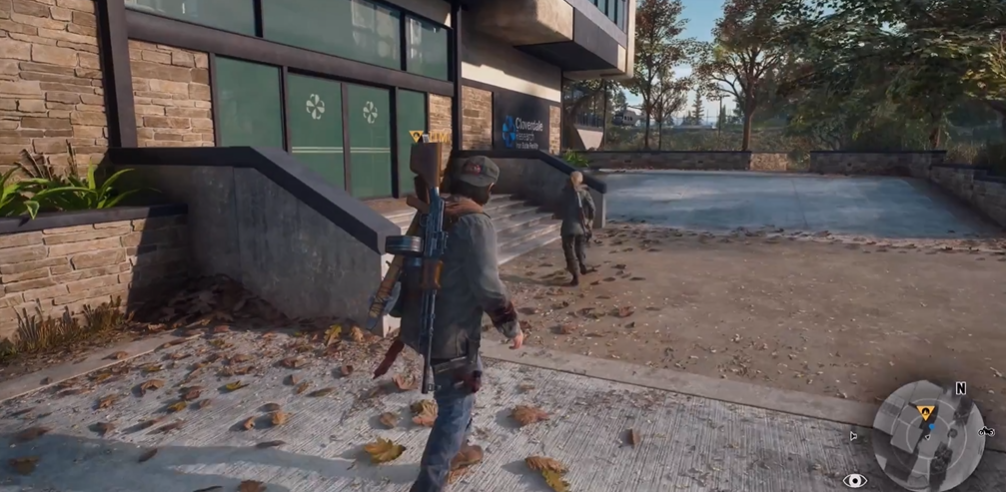1006x492 pixels.
Task: Click the eye visibility icon
Action: (x=855, y=480)
